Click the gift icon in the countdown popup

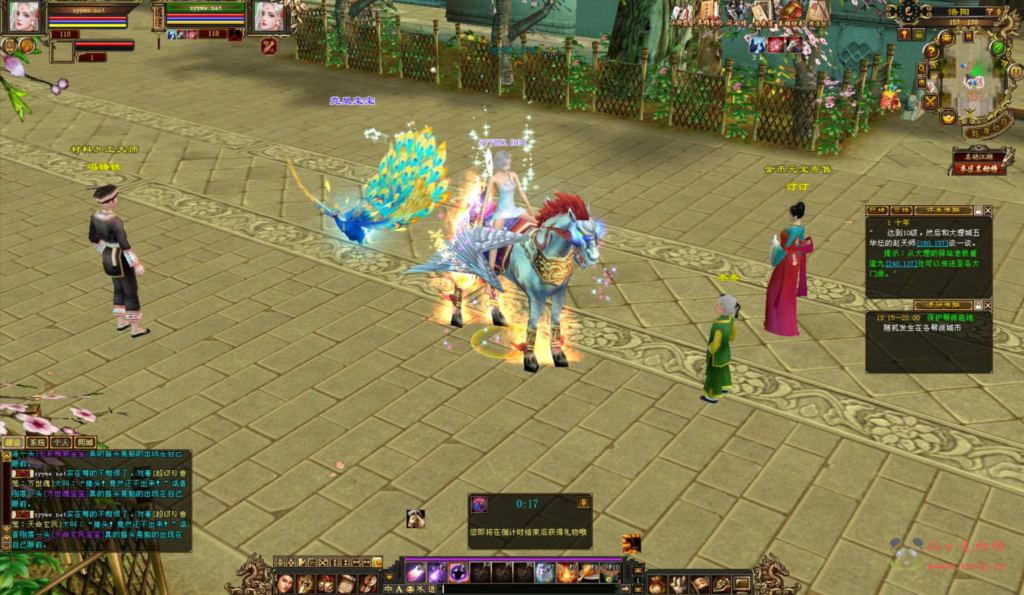480,505
